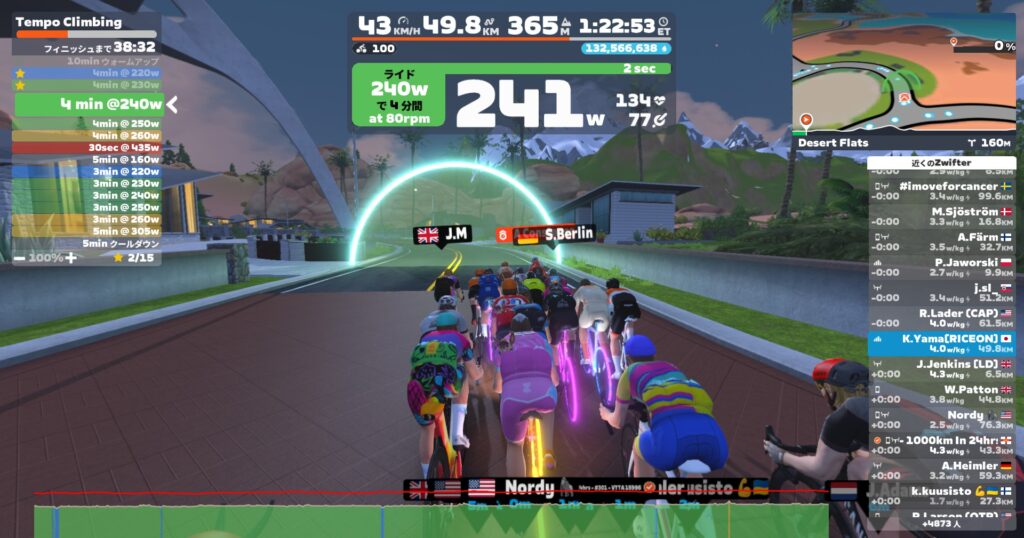Decrease workout intensity with the minus button
Image resolution: width=1024 pixels, height=538 pixels.
[x=19, y=257]
